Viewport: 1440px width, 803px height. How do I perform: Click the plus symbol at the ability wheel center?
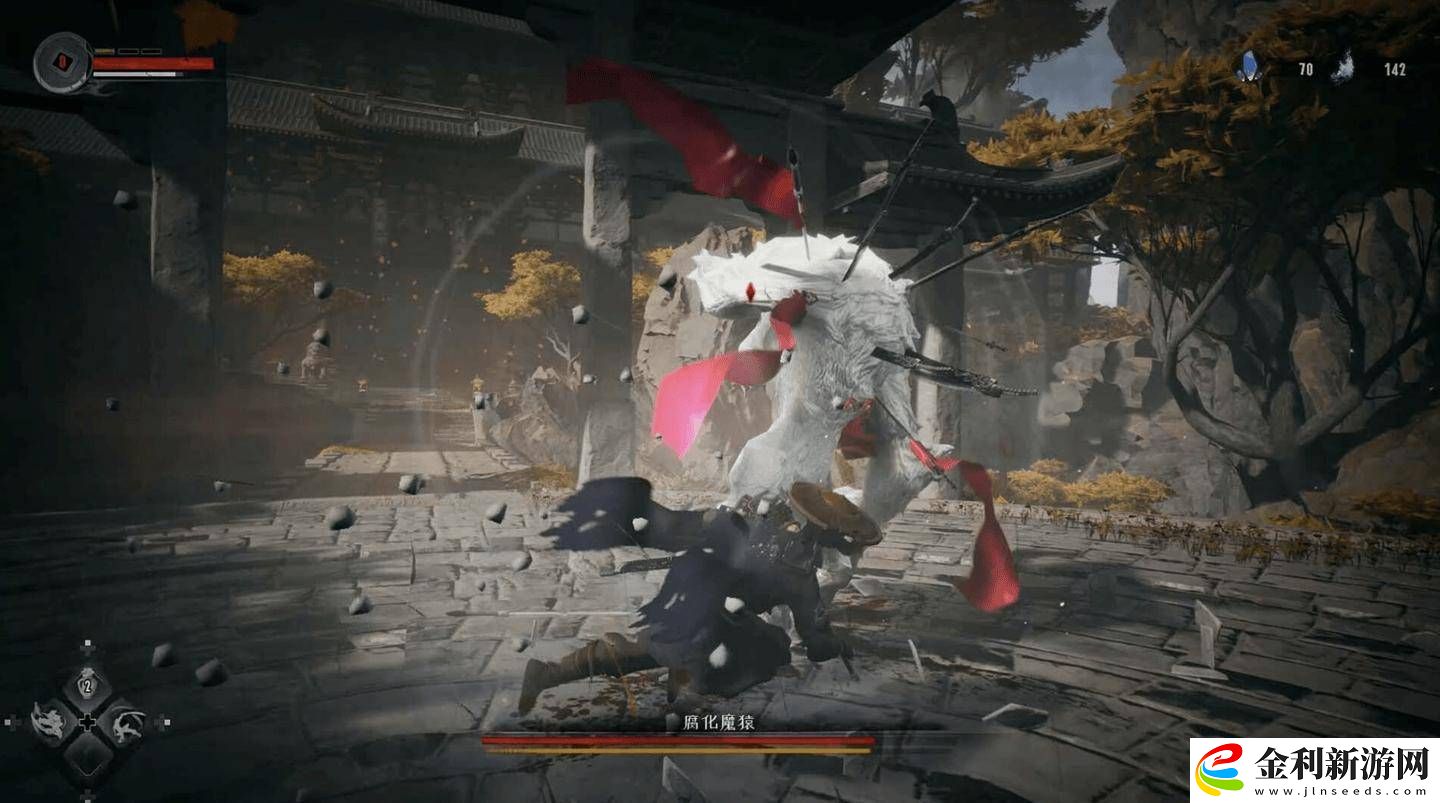pos(88,722)
